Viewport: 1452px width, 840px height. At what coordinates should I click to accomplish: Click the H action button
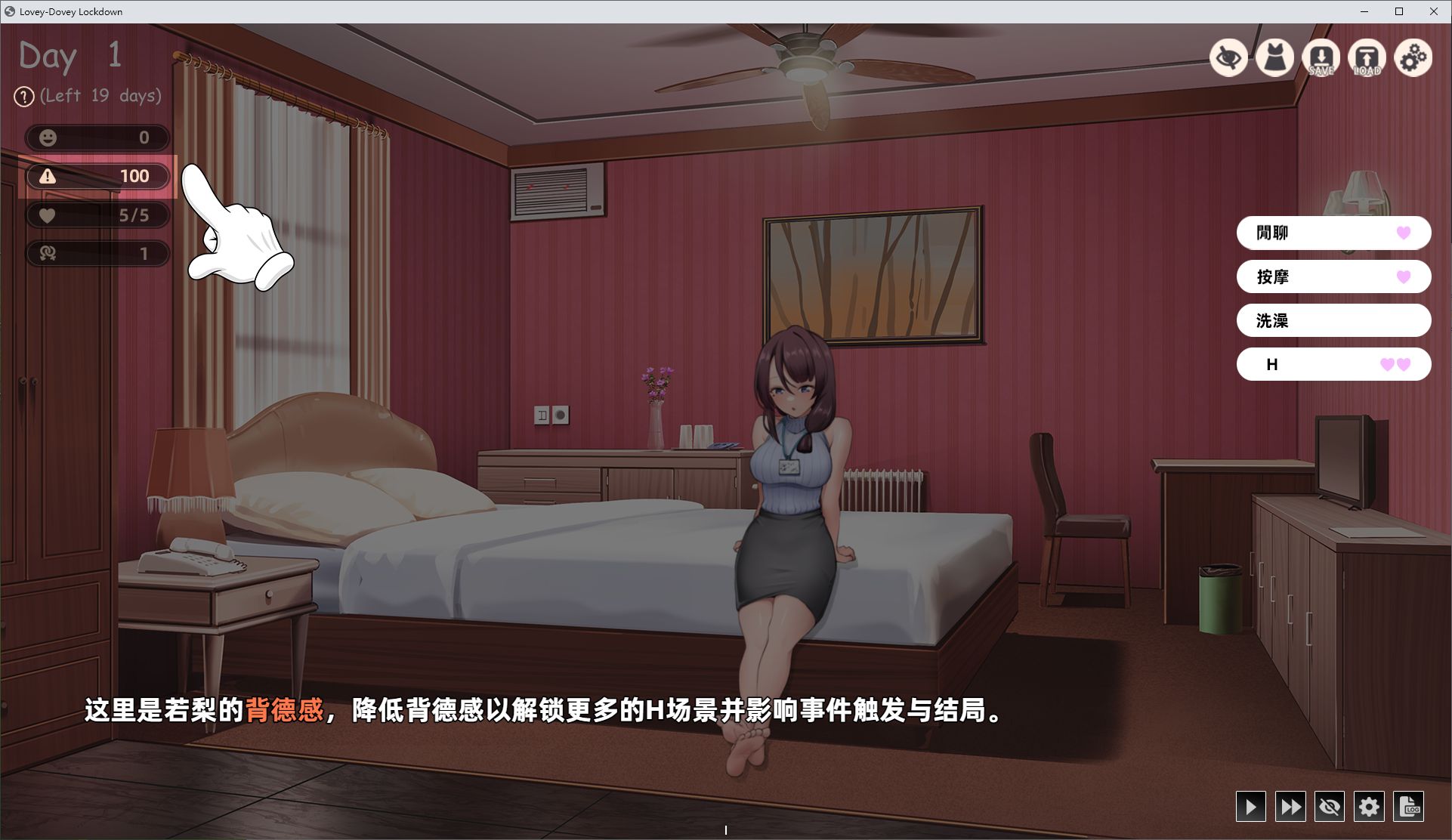click(1333, 364)
